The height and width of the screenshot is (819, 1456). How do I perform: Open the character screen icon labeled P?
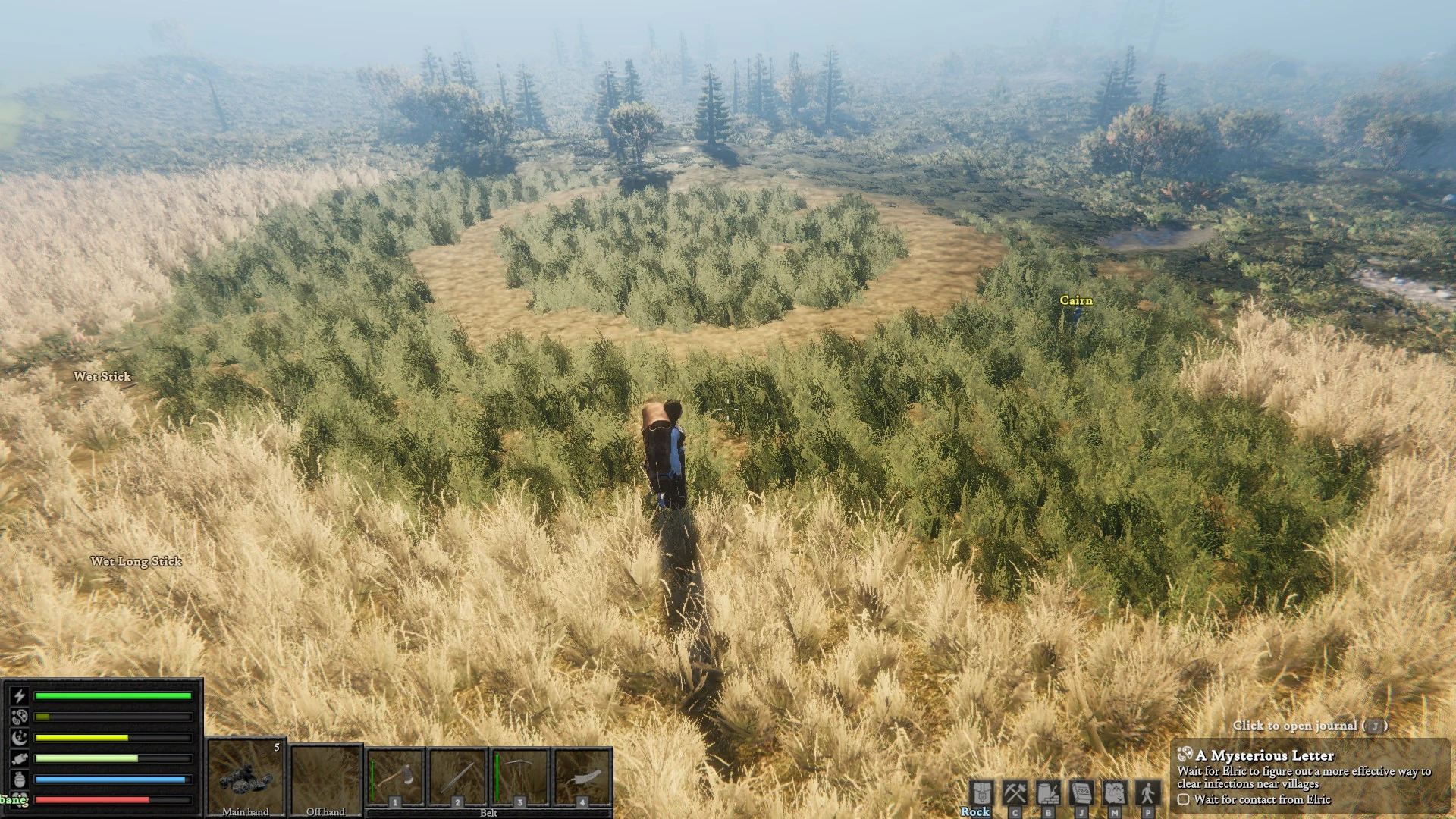coord(1148,793)
